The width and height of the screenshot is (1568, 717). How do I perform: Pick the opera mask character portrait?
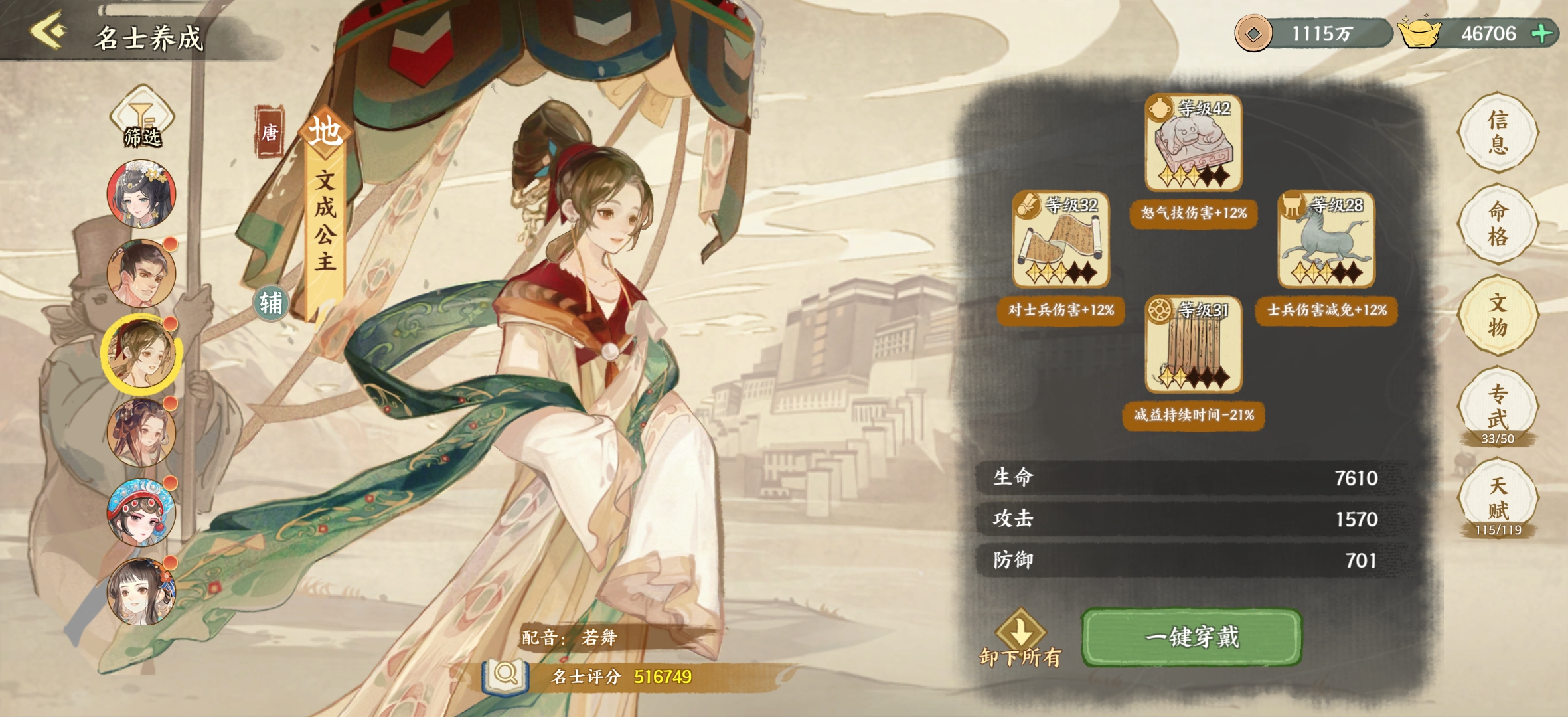141,512
